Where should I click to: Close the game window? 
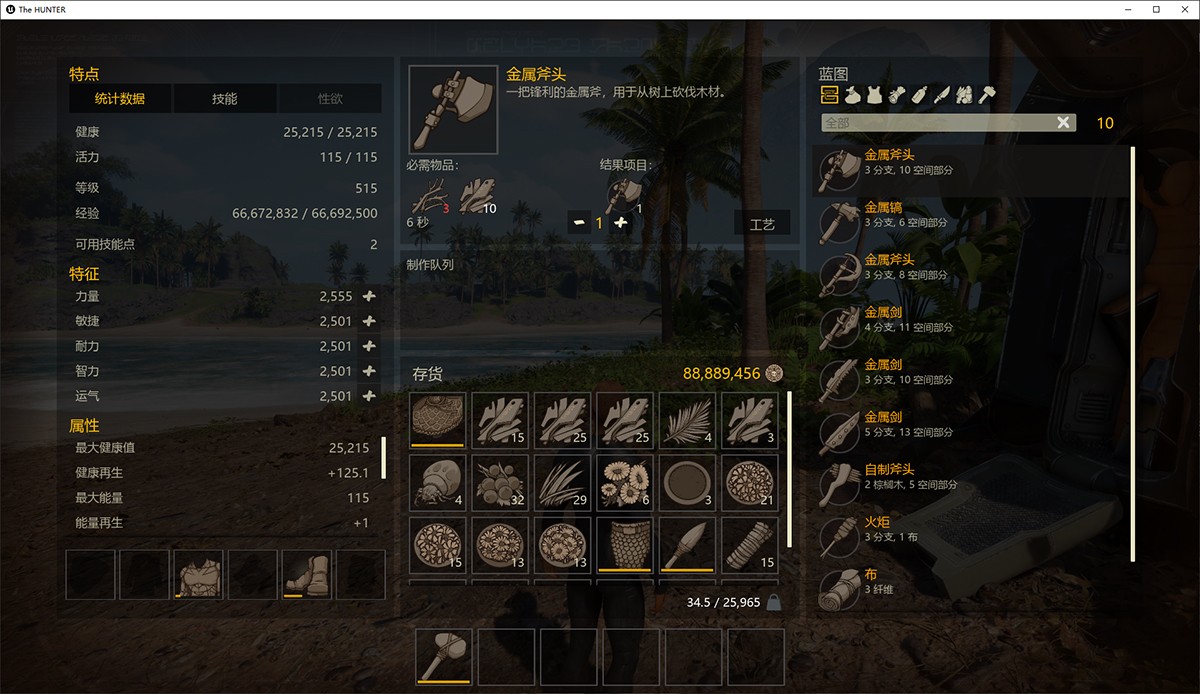click(1181, 9)
